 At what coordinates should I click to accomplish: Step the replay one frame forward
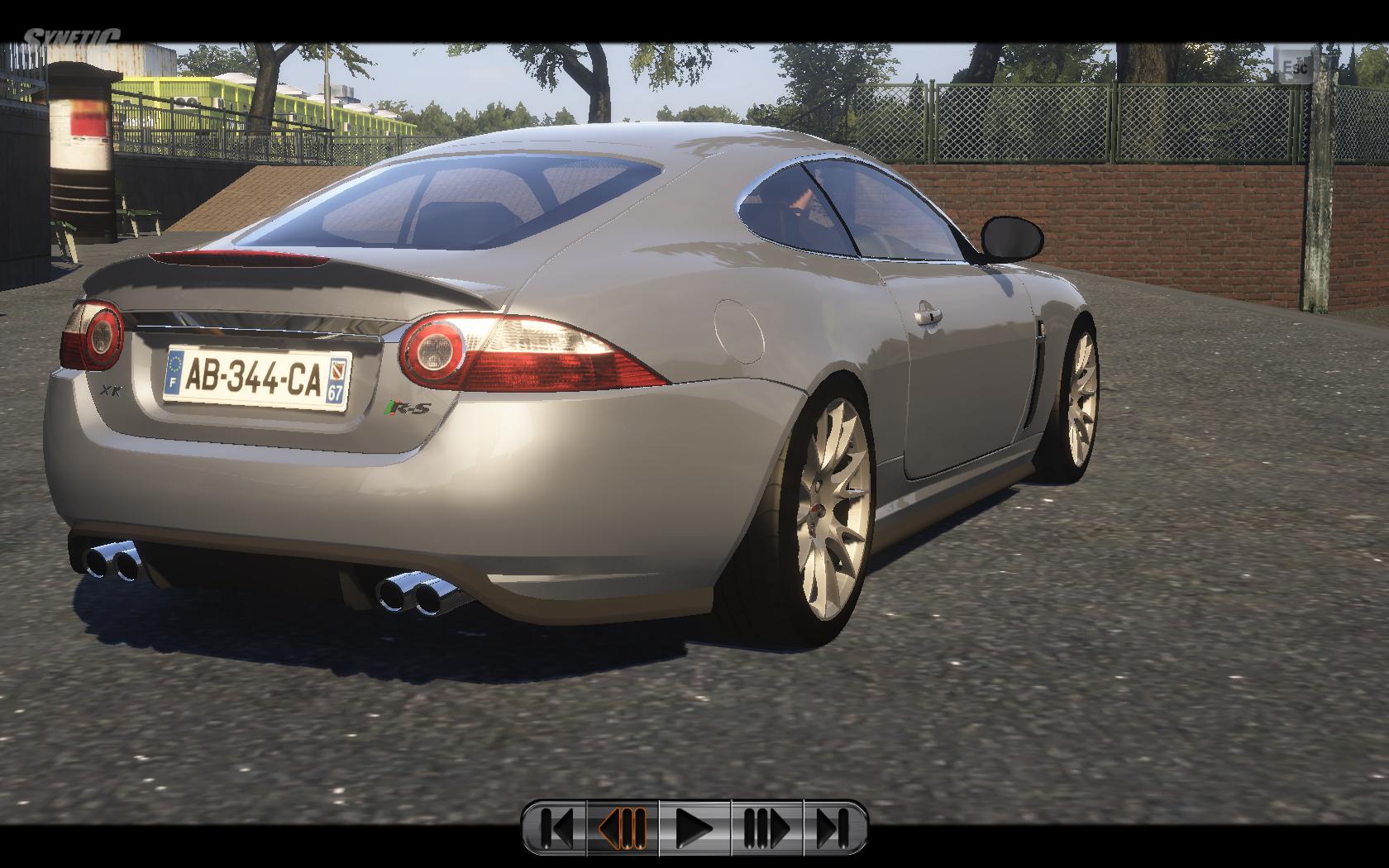[766, 827]
